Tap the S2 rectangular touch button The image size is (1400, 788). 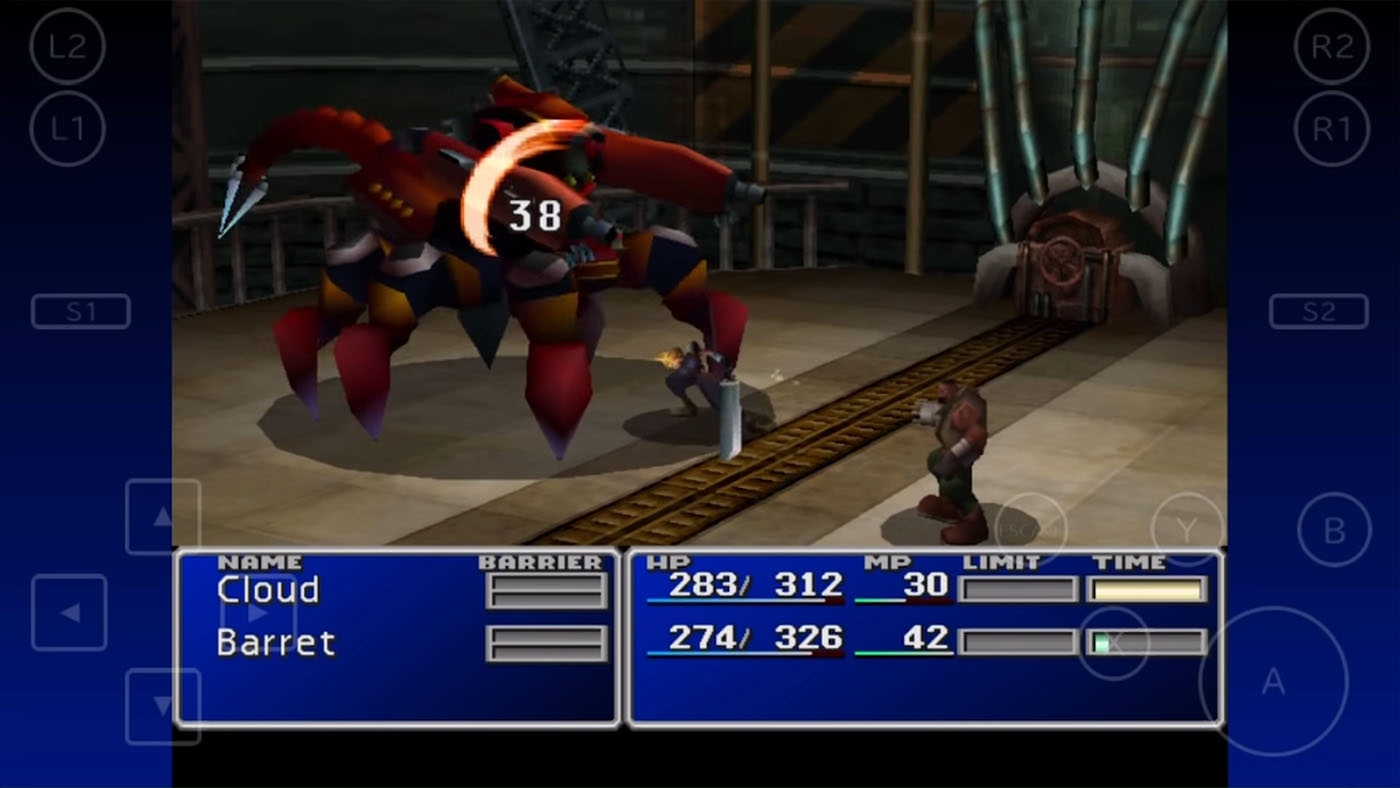pos(1318,312)
